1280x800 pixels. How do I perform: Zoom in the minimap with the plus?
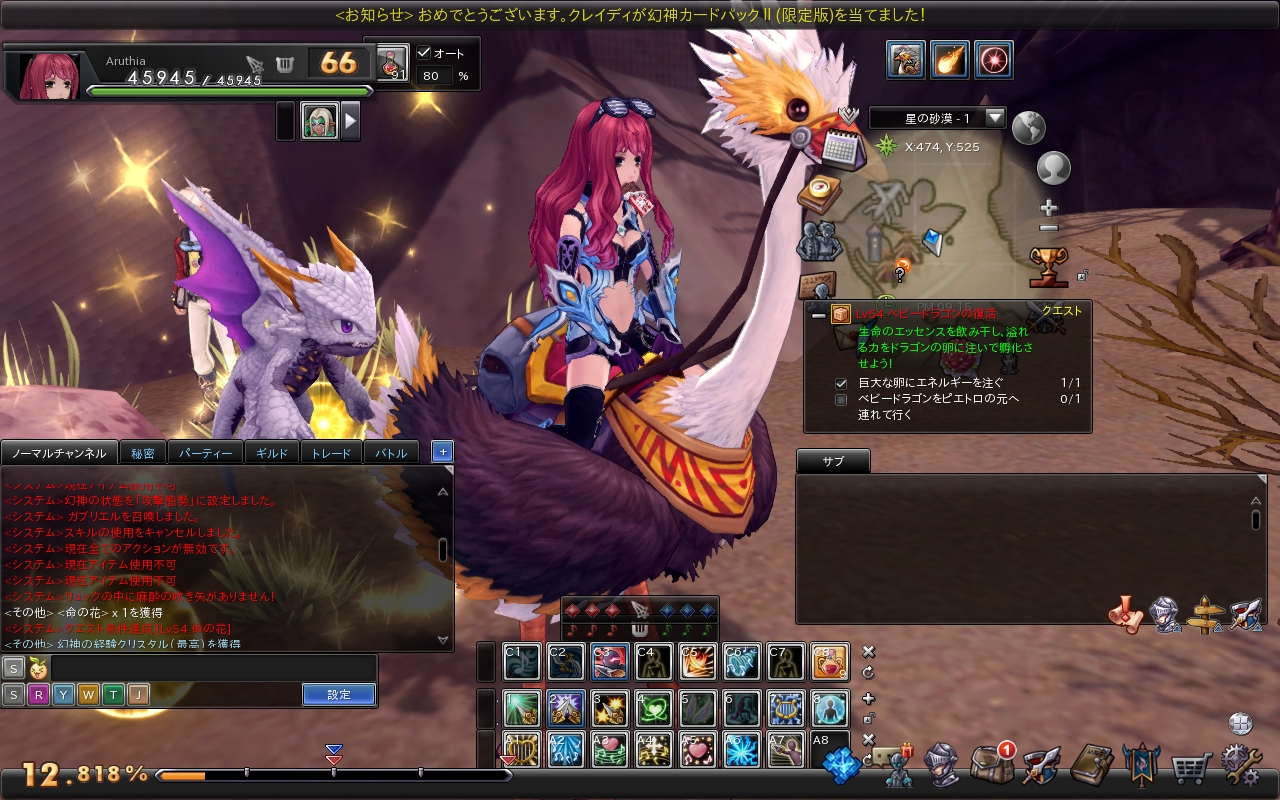1048,208
